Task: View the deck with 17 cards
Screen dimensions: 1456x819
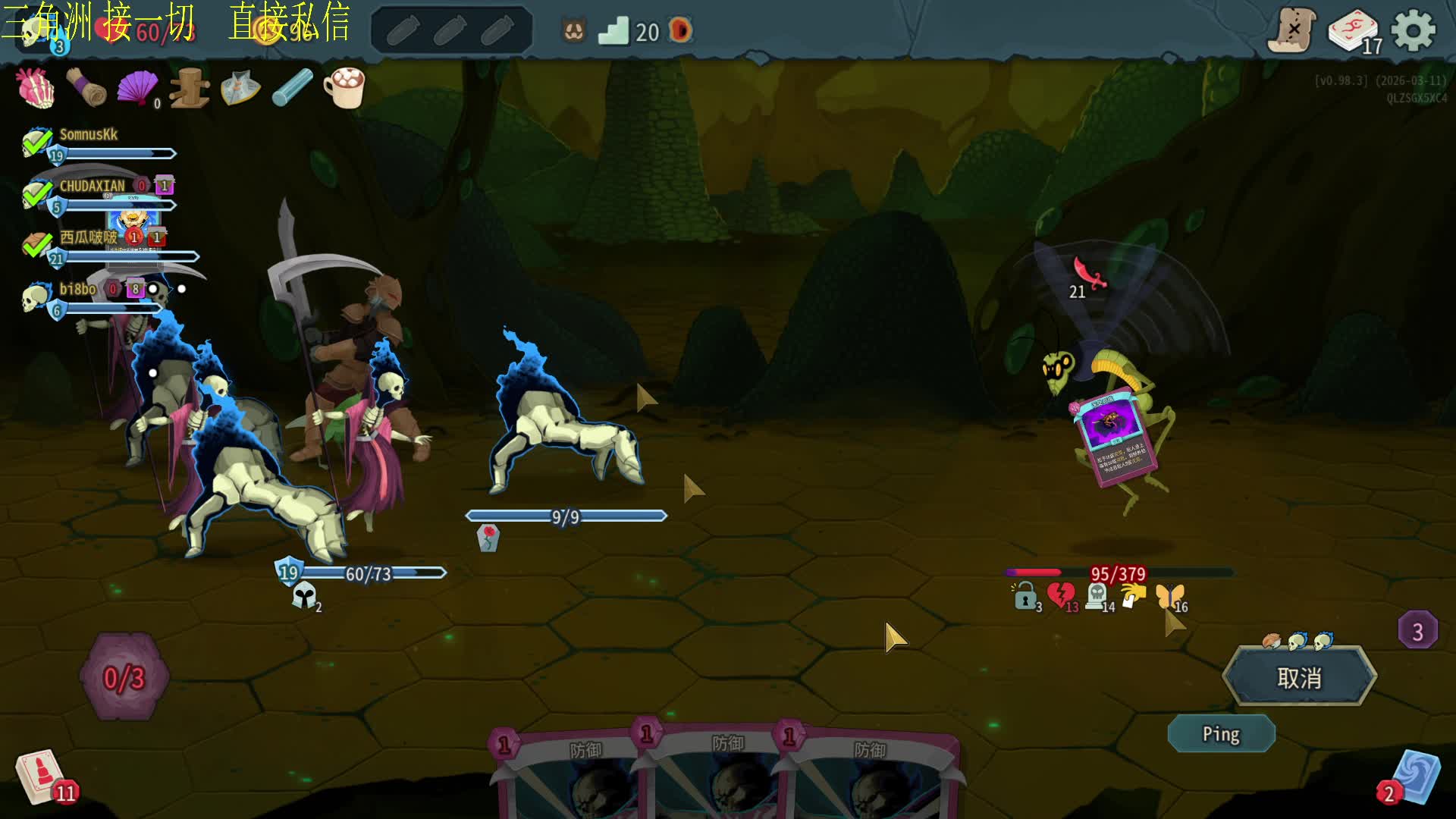Action: [x=1354, y=32]
